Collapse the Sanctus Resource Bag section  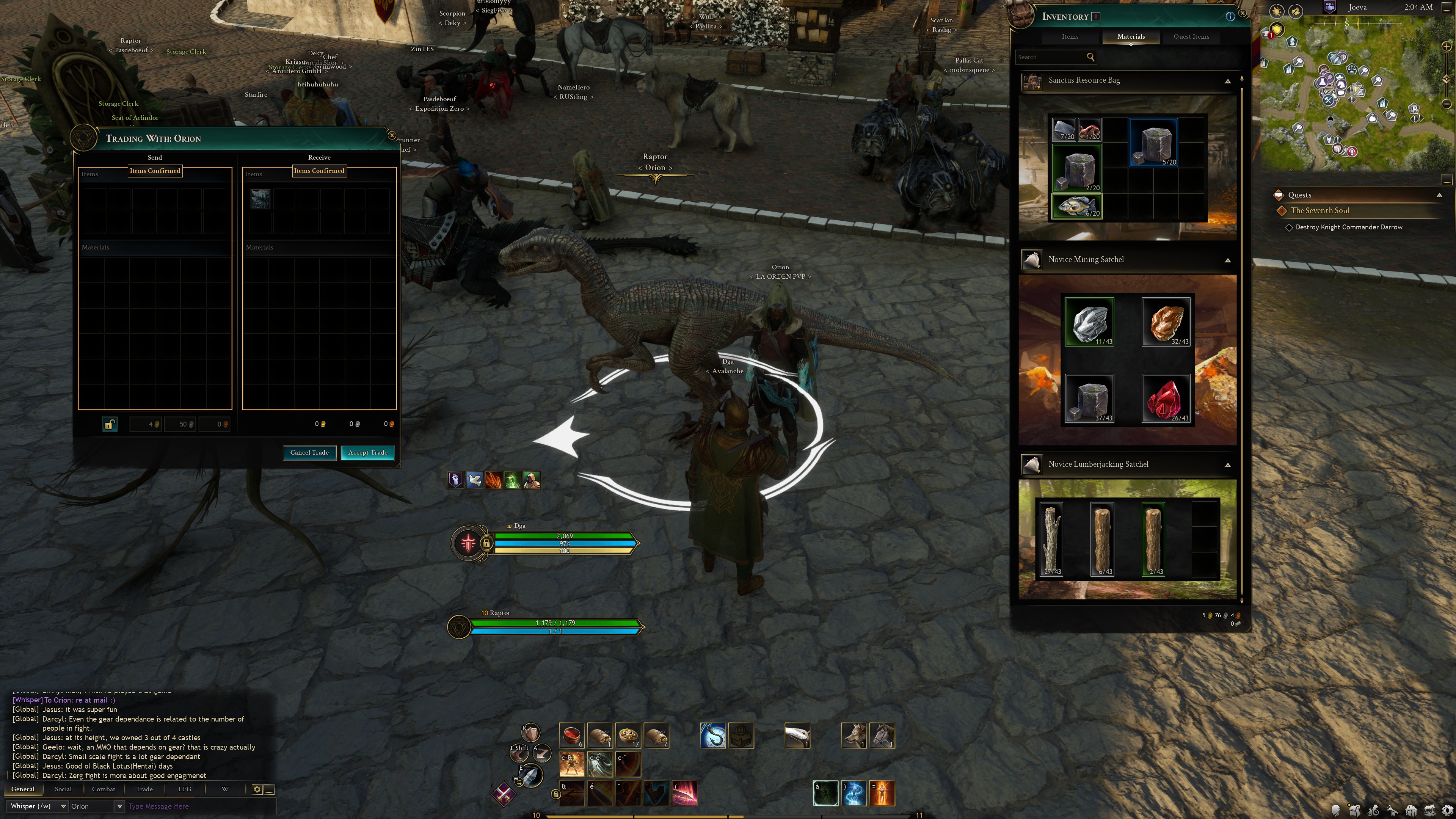[1227, 82]
